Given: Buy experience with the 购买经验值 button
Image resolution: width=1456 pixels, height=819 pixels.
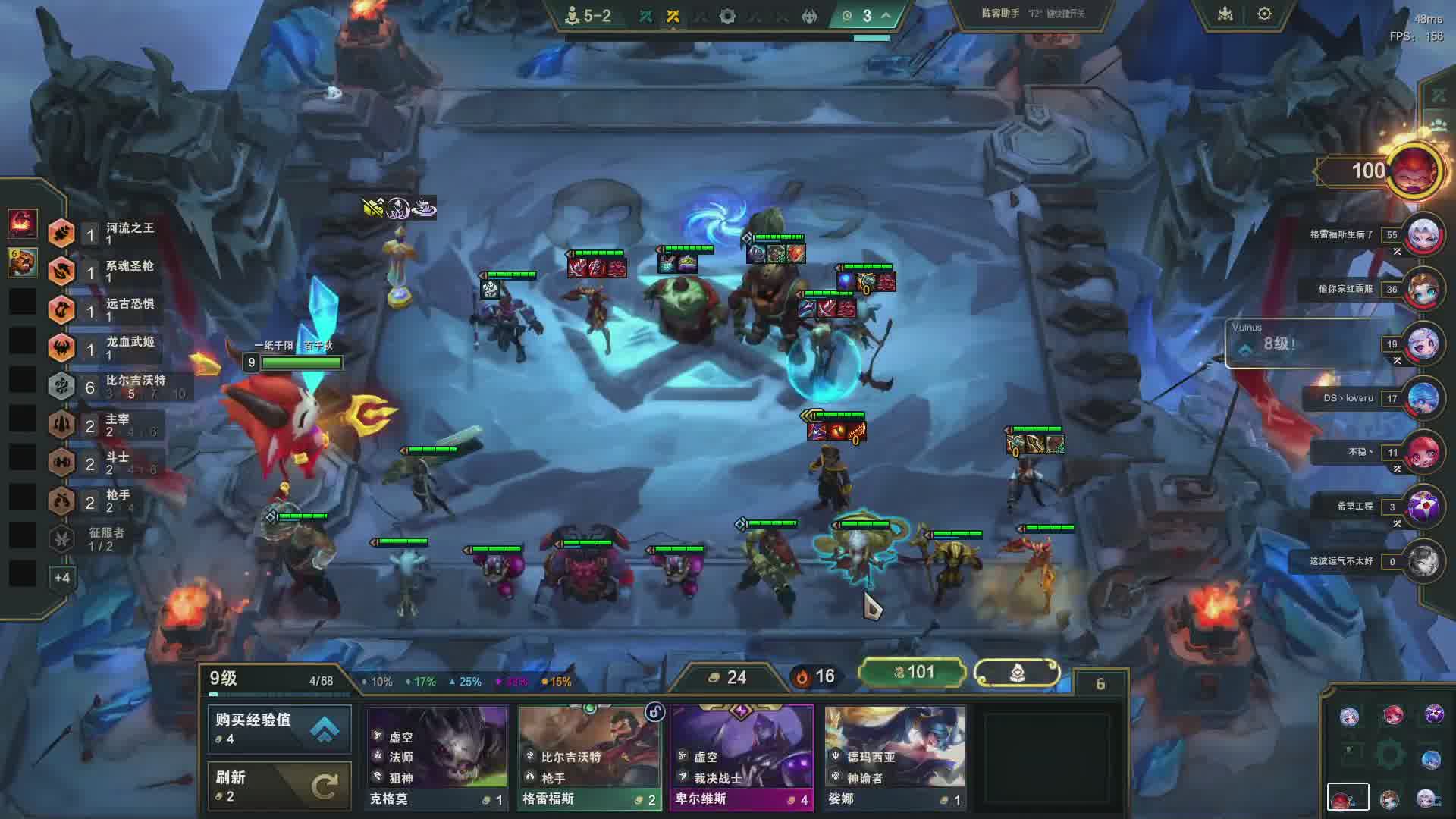Looking at the screenshot, I should coord(279,728).
